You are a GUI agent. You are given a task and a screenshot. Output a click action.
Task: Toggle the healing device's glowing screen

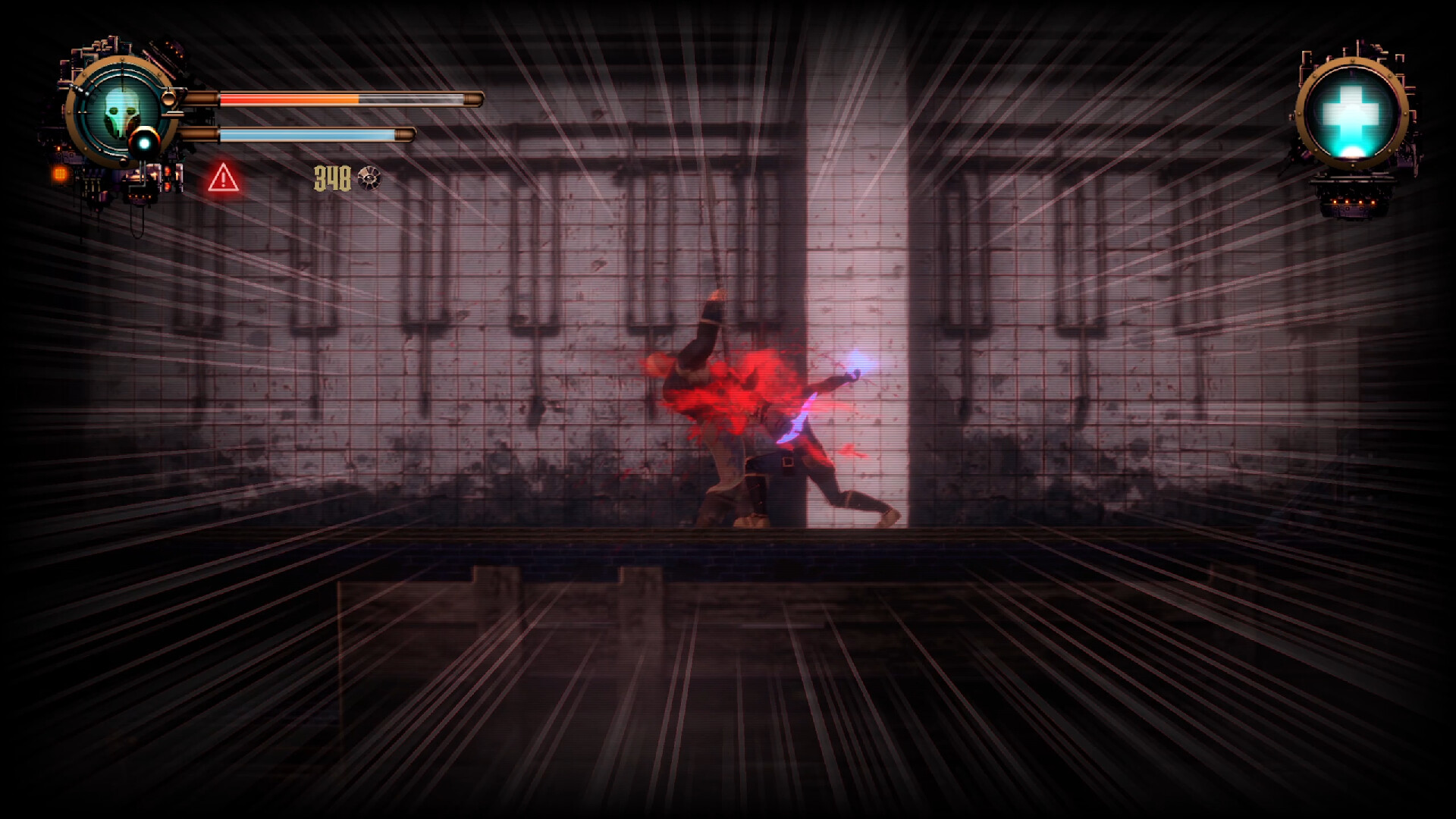pos(1353,114)
